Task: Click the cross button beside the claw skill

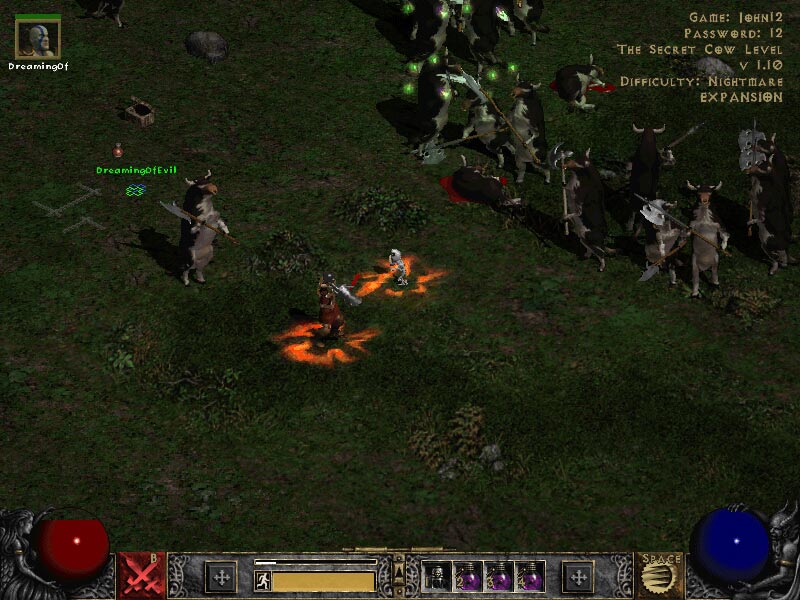Action: point(577,577)
